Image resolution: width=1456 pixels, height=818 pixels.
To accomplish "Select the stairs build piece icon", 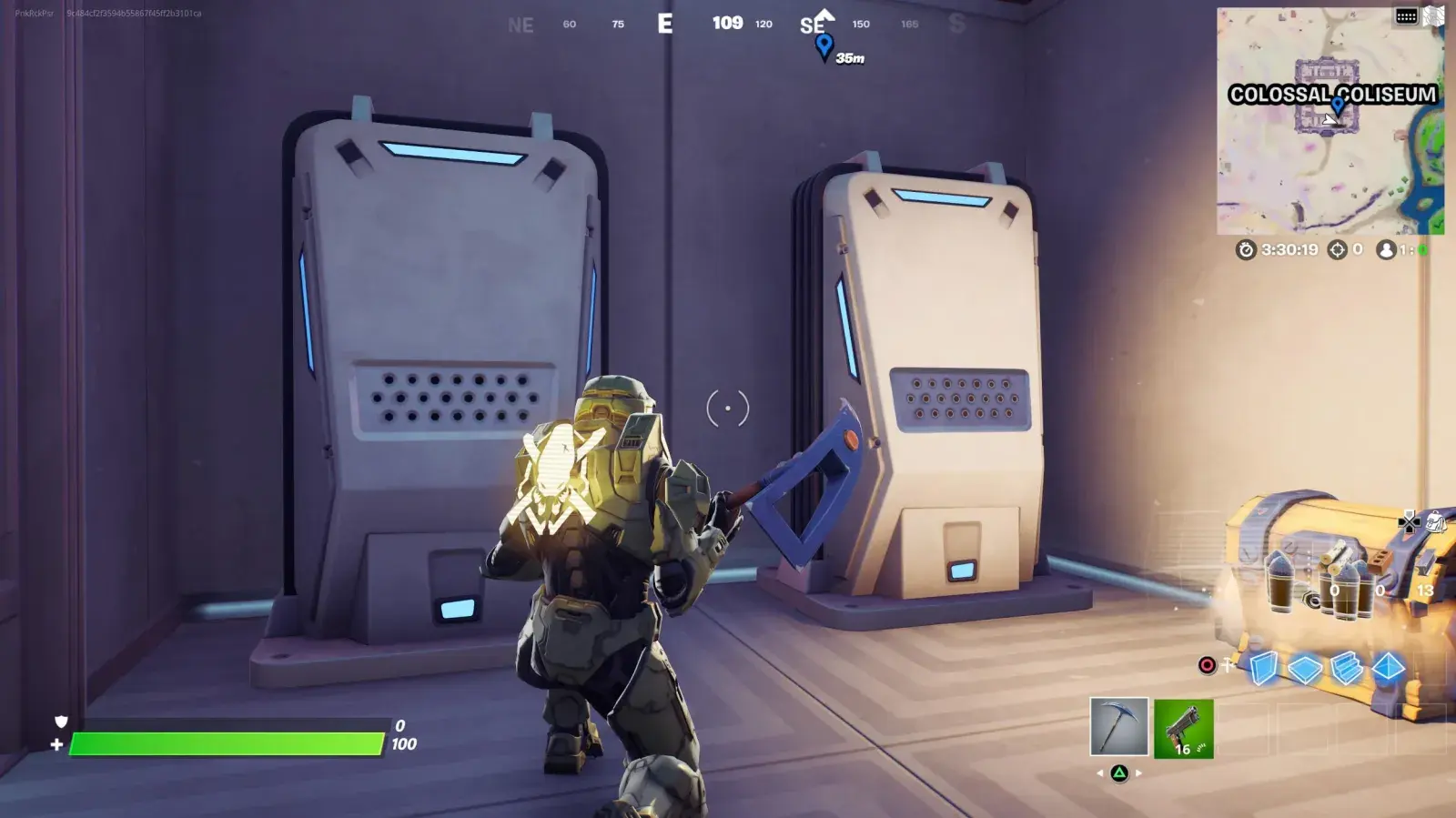I will point(1345,670).
